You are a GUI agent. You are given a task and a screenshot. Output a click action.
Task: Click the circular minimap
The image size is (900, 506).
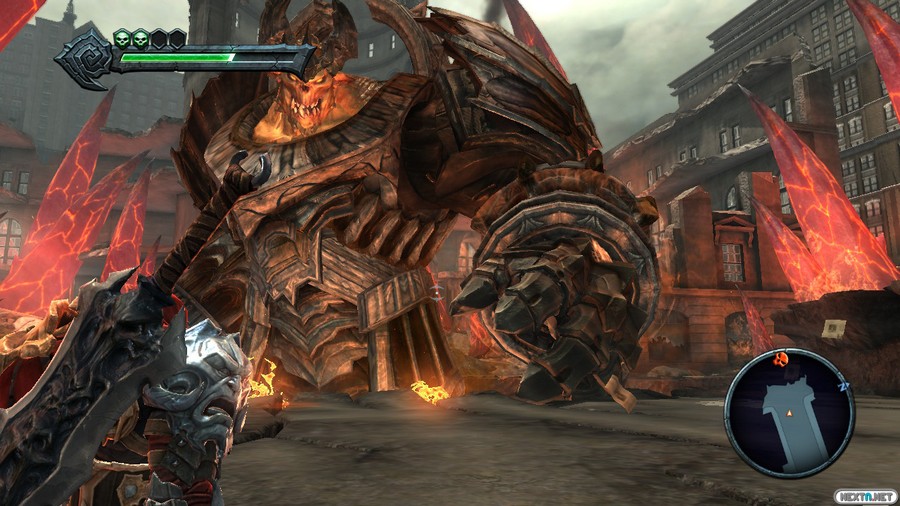click(x=789, y=412)
